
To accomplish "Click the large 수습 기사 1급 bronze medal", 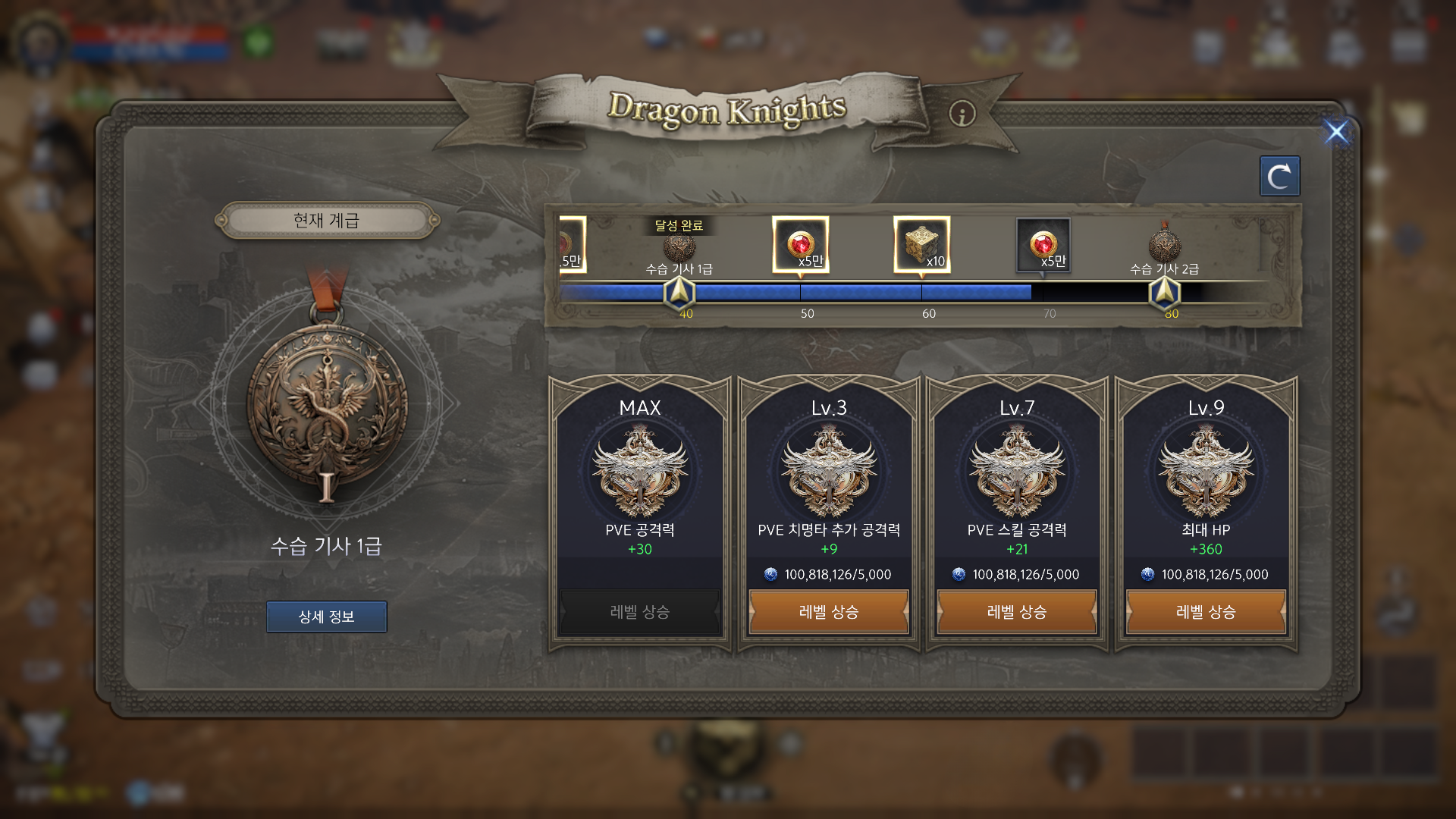I will coord(327,402).
